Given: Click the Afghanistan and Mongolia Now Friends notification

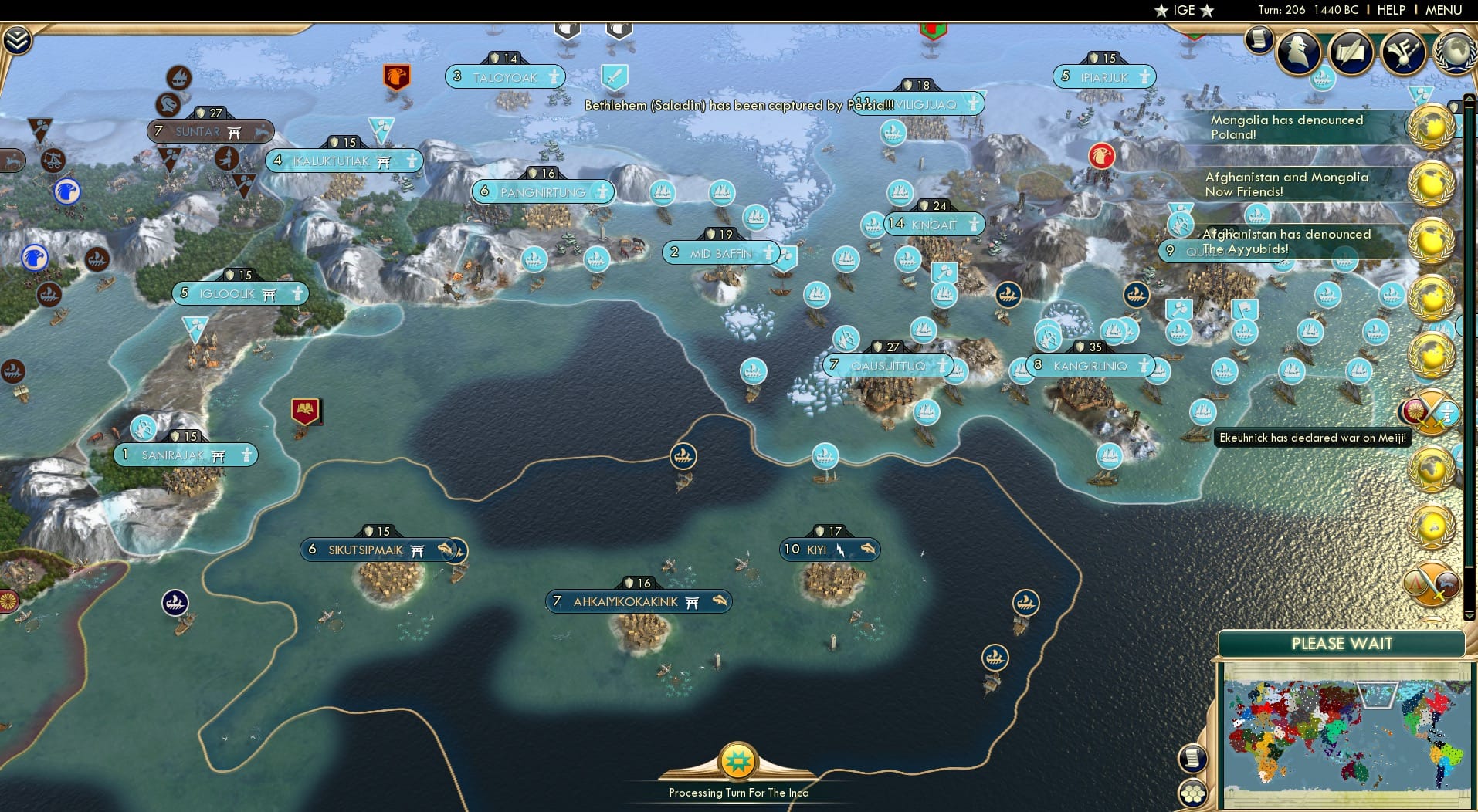Looking at the screenshot, I should pyautogui.click(x=1287, y=184).
